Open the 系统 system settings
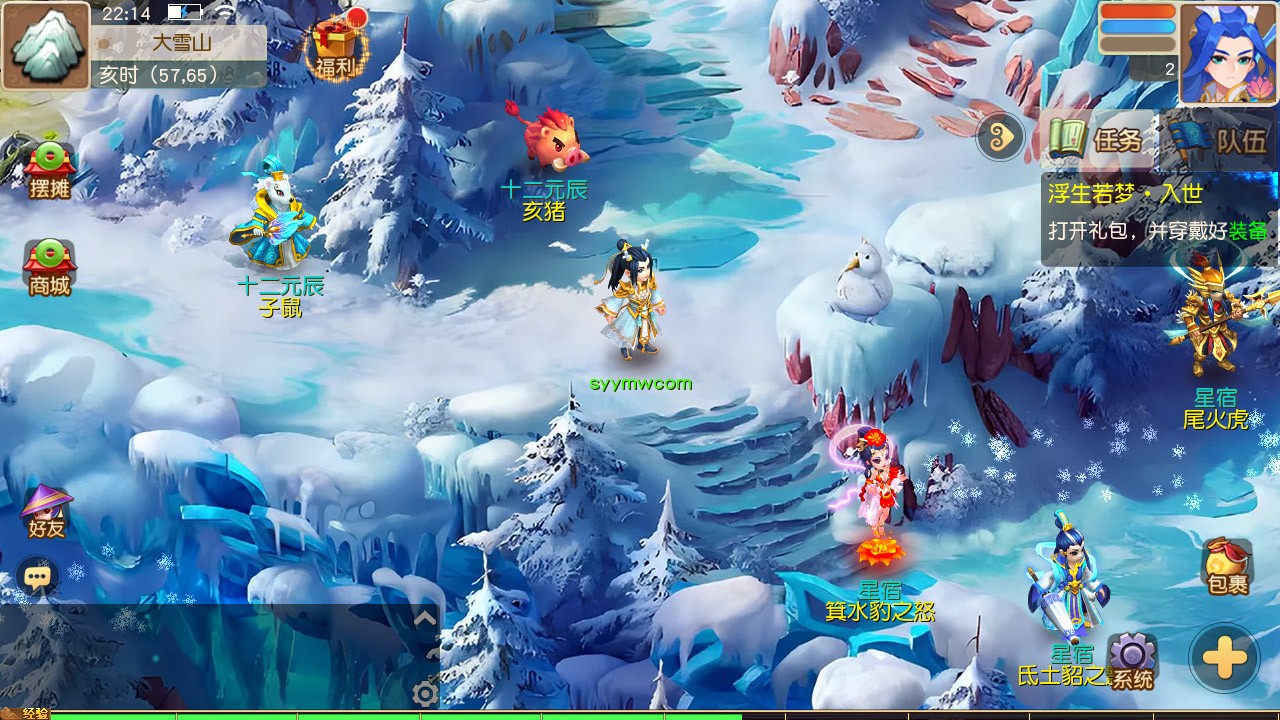1280x720 pixels. pos(1132,662)
